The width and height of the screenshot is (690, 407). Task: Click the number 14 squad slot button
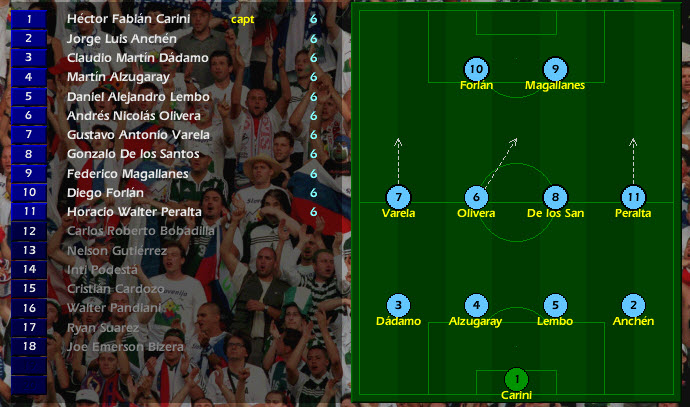coord(29,269)
